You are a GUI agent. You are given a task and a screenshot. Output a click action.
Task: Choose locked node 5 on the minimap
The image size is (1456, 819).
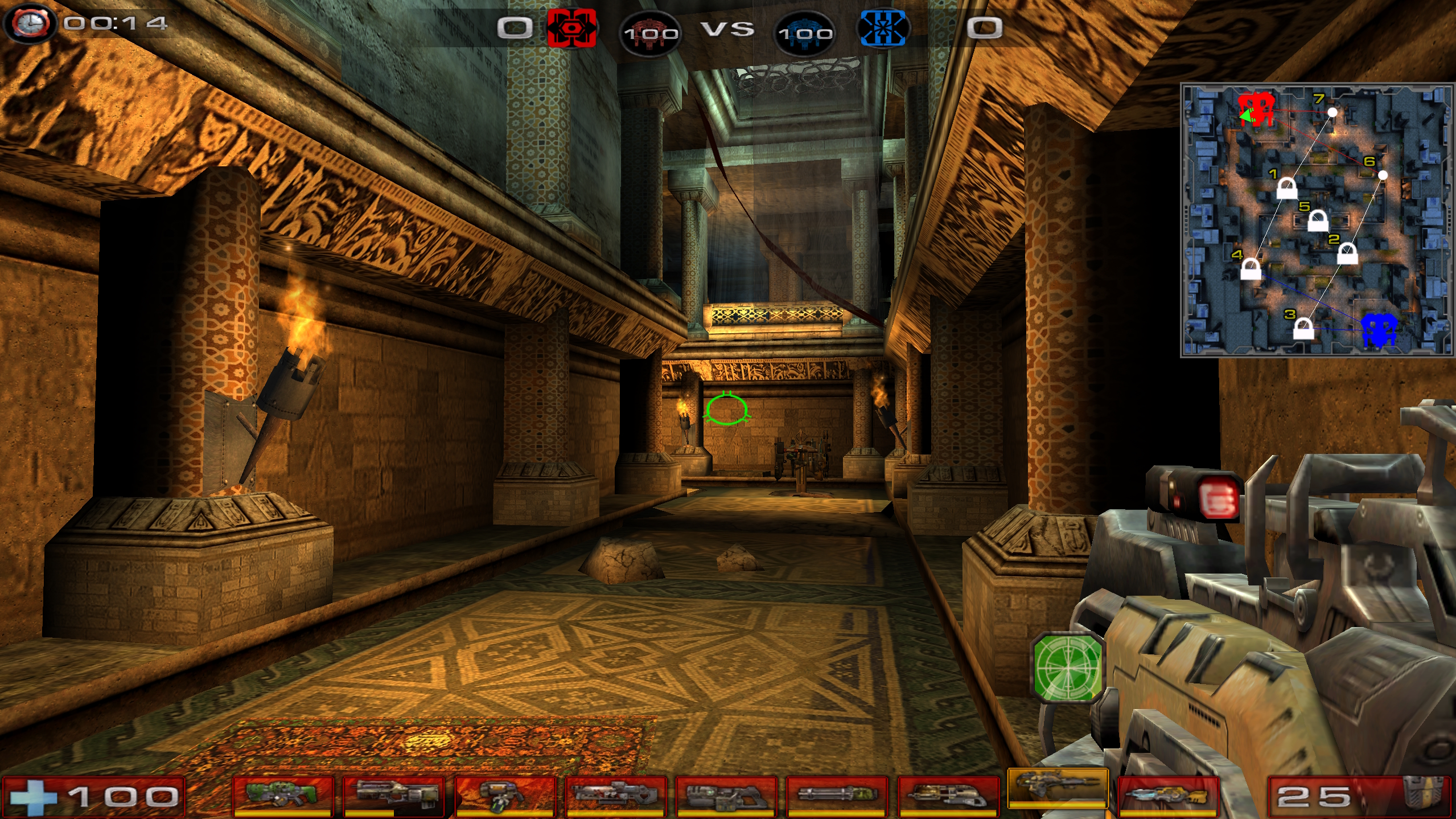(x=1318, y=220)
